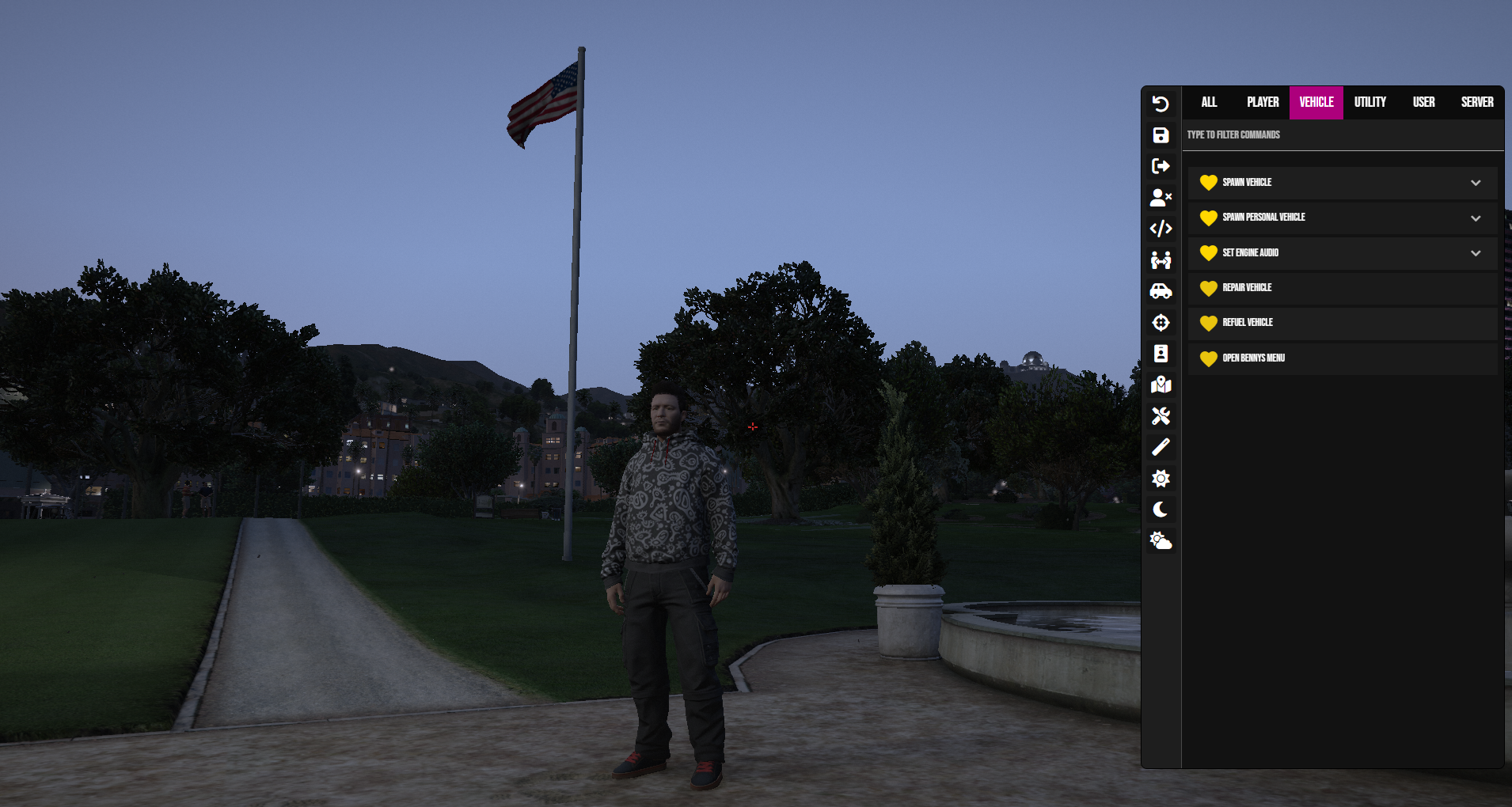Click the Type To Filter Commands field

(x=1338, y=134)
